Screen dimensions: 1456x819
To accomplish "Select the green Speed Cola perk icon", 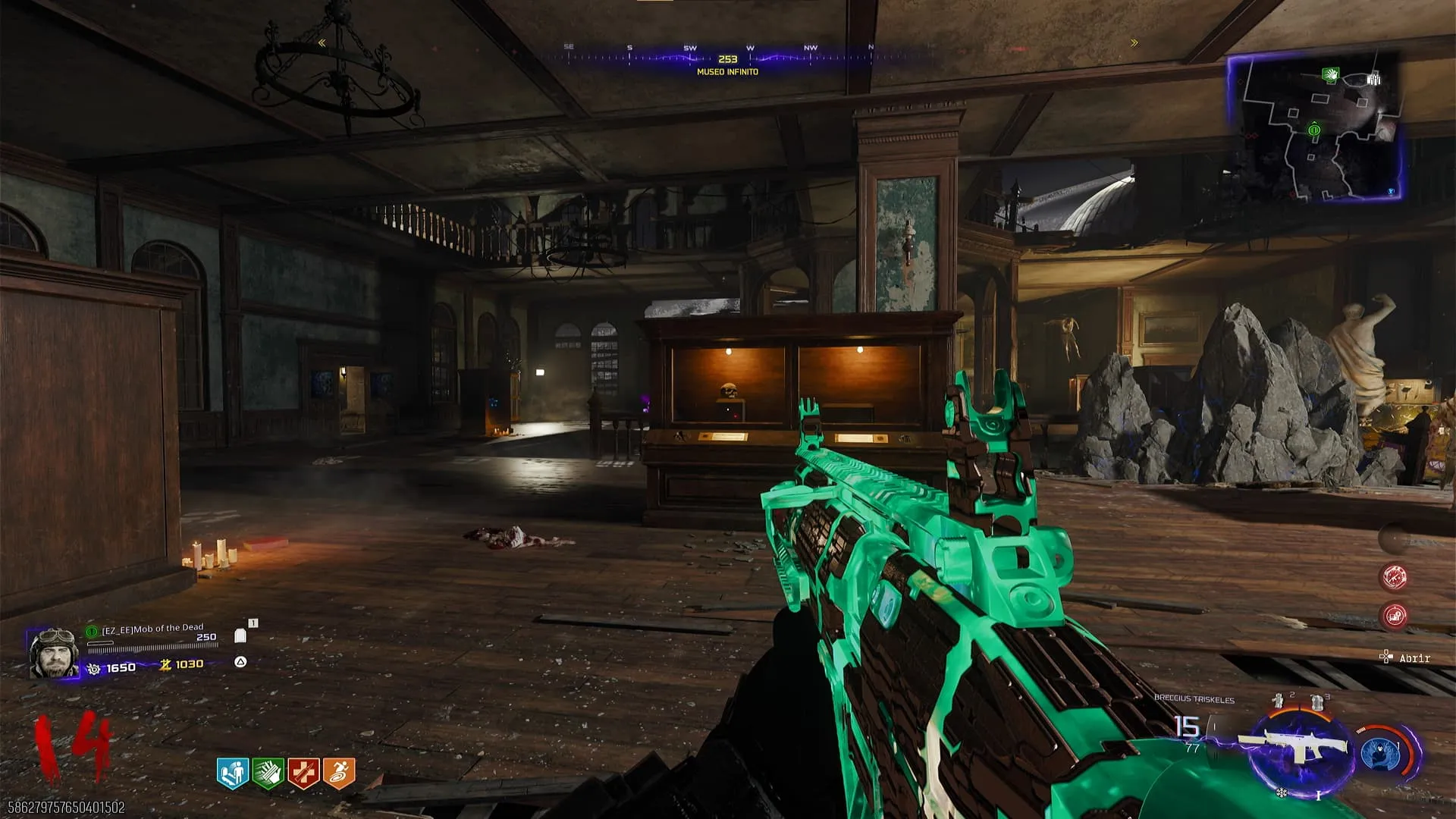I will (268, 773).
